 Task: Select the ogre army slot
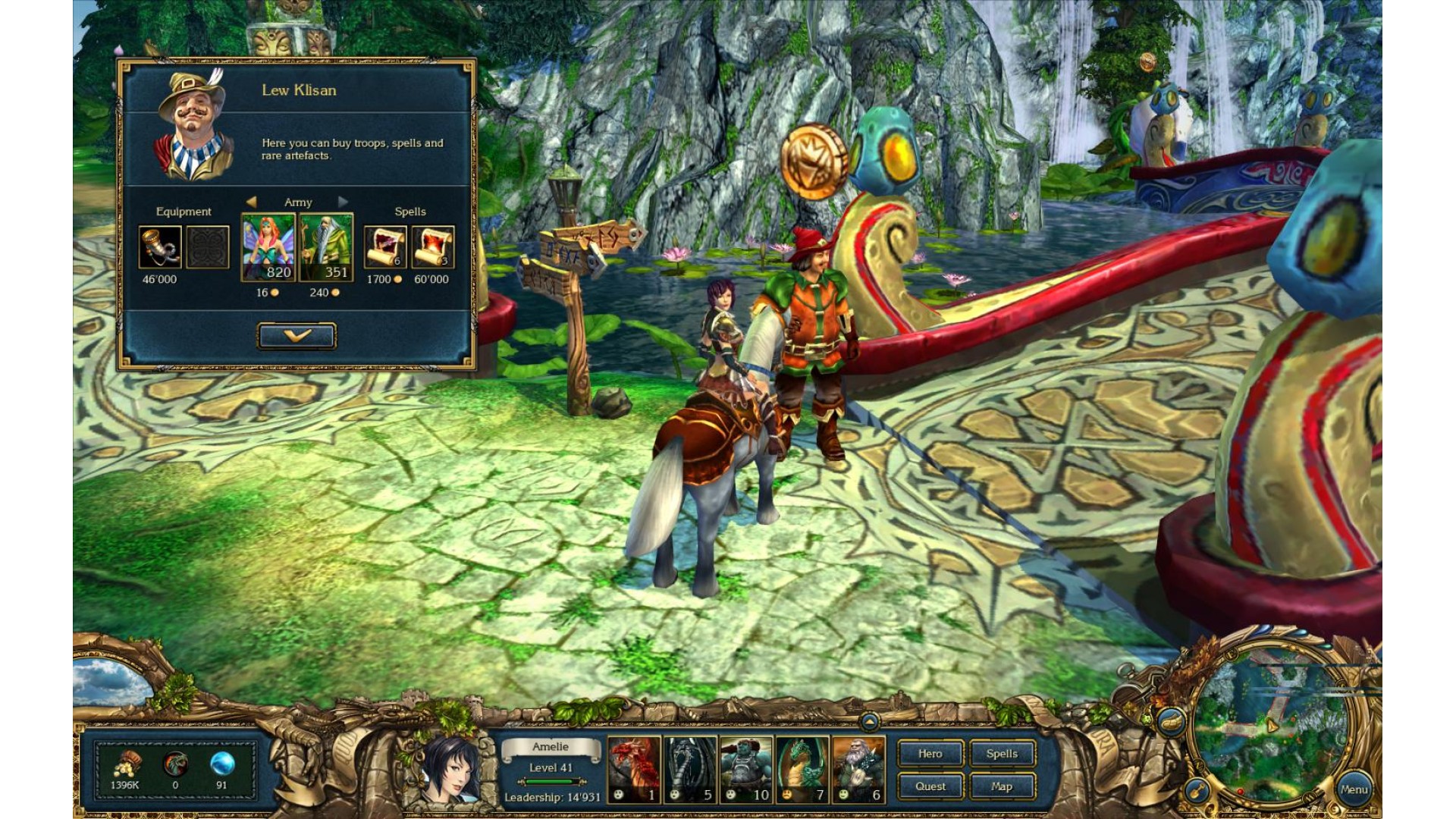click(x=746, y=769)
